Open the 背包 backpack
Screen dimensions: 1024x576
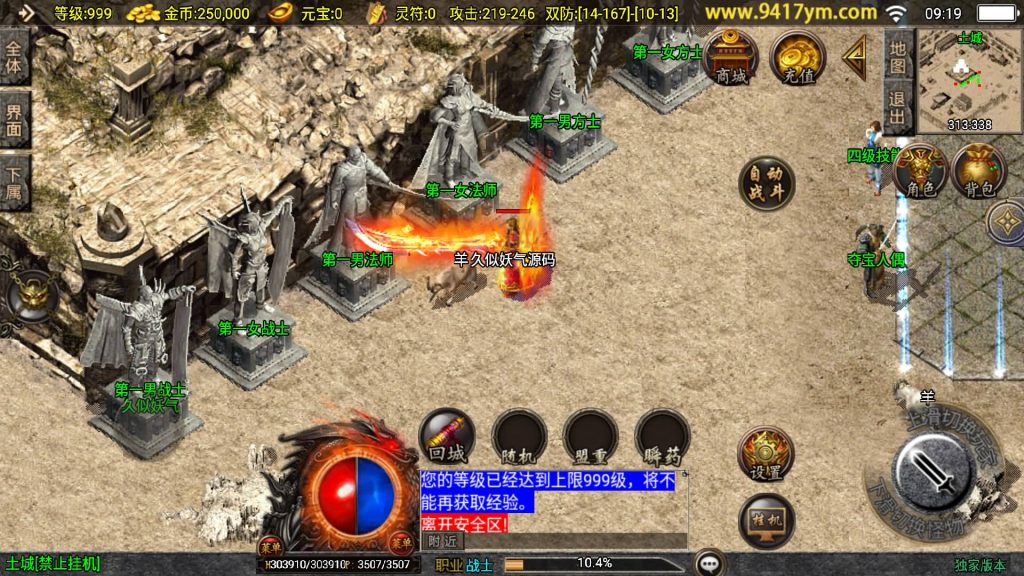pyautogui.click(x=979, y=170)
